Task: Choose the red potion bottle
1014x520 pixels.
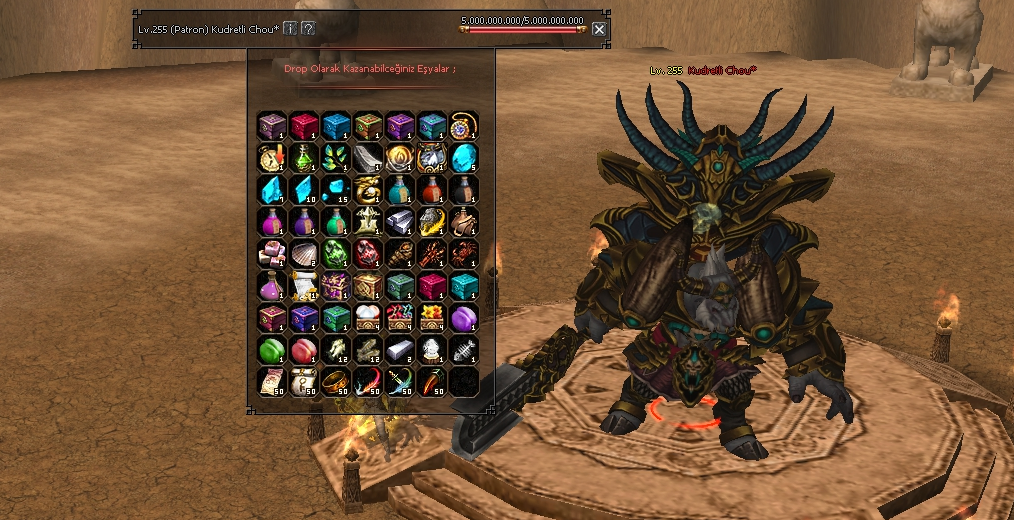Action: [432, 189]
